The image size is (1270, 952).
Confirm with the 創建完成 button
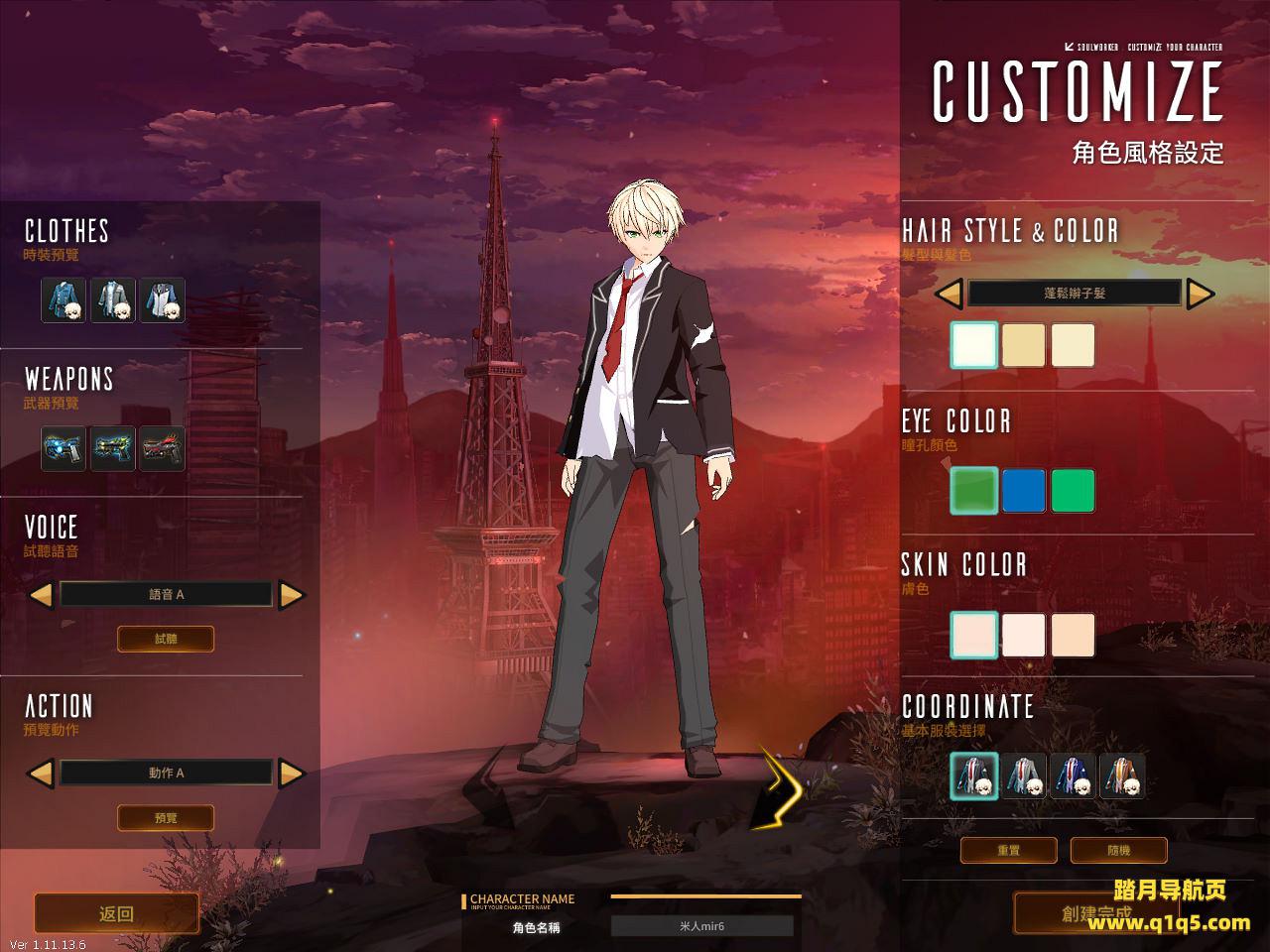1095,913
